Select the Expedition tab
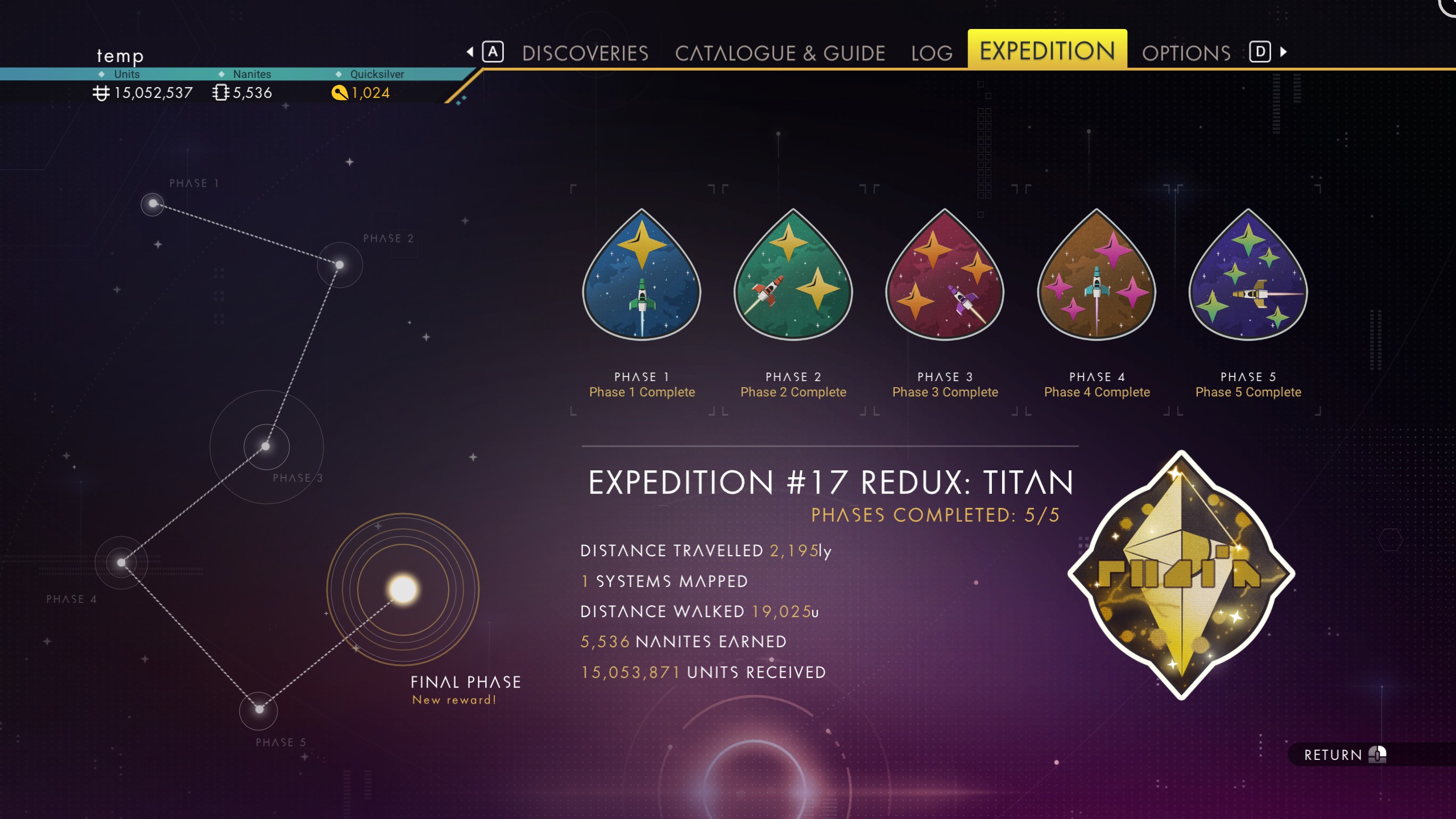Viewport: 1456px width, 819px height. coord(1047,51)
